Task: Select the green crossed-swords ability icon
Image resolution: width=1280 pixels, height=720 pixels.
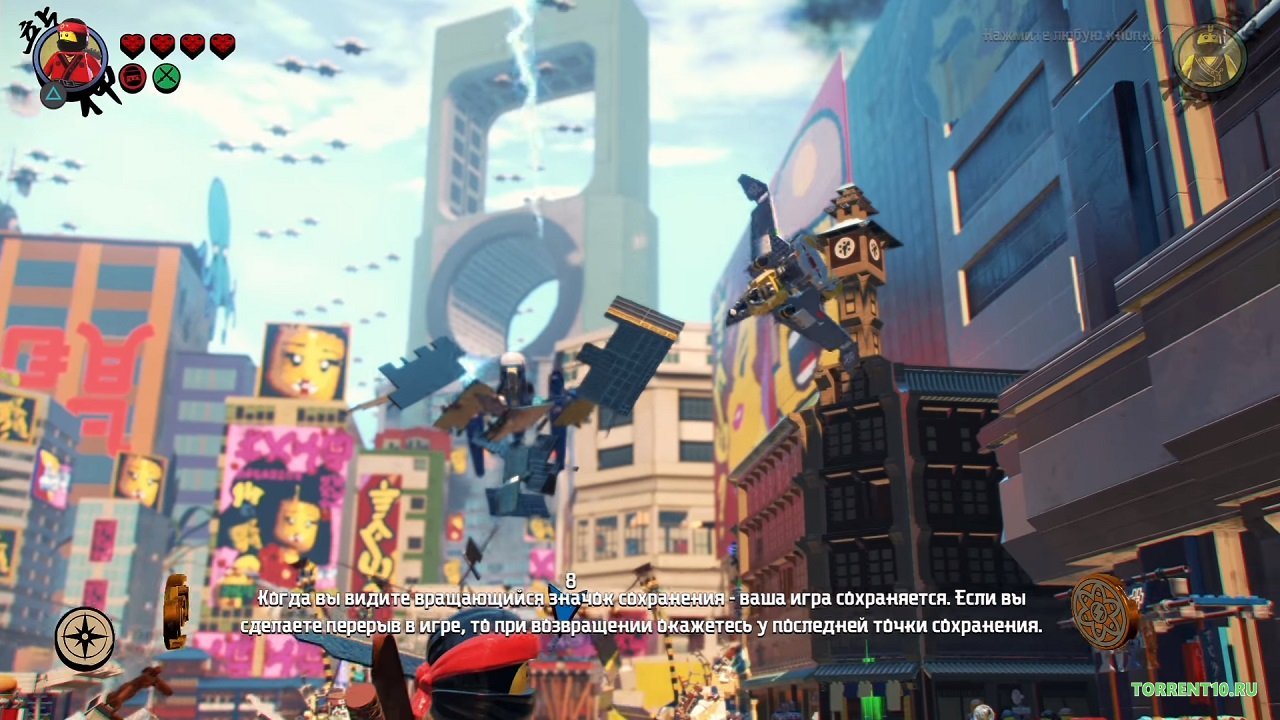Action: (x=166, y=76)
